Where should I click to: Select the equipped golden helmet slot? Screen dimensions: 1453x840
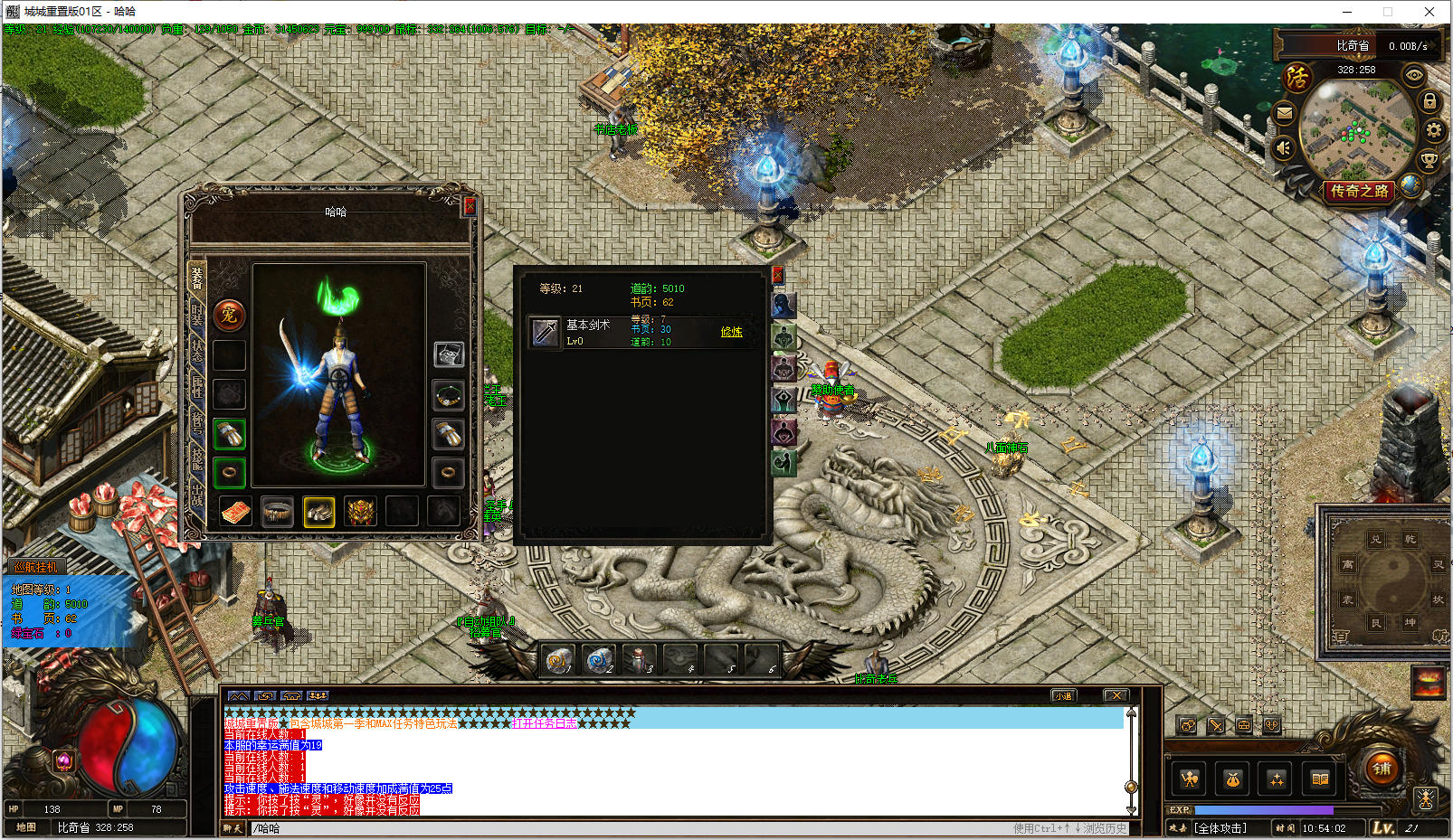coord(360,512)
